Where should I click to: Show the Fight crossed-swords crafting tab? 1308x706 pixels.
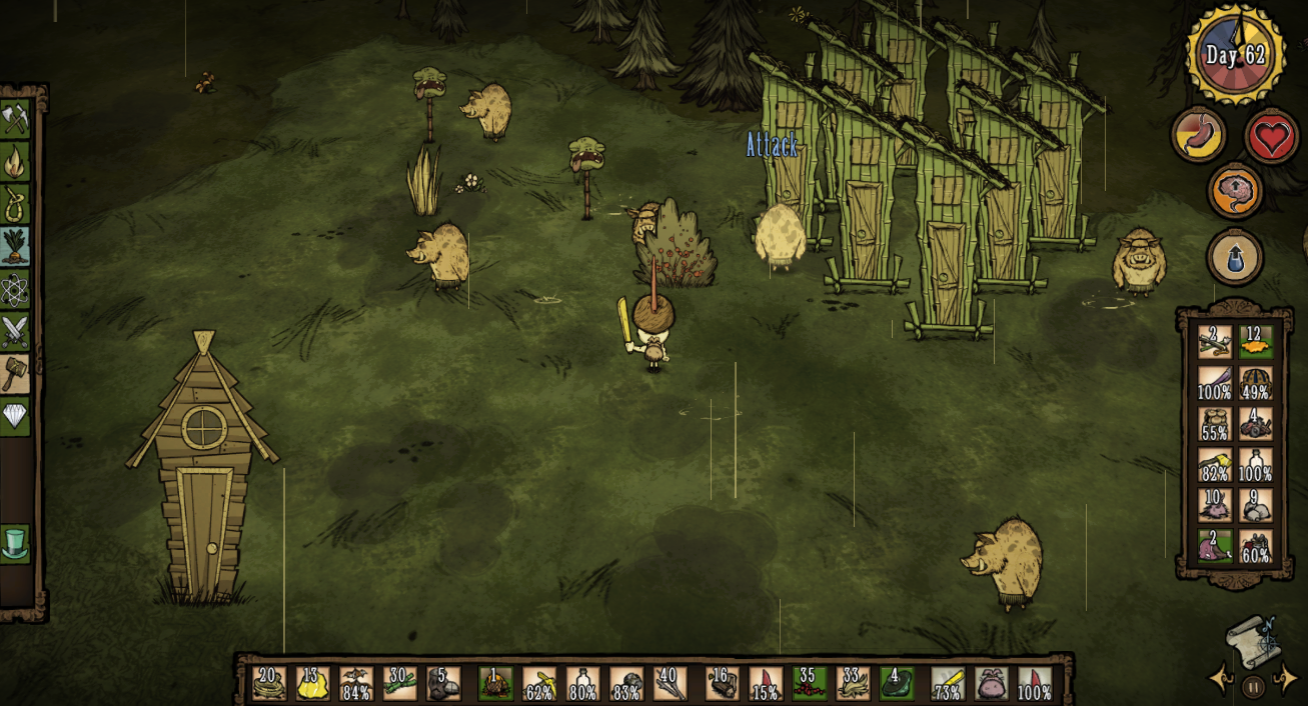tap(15, 331)
